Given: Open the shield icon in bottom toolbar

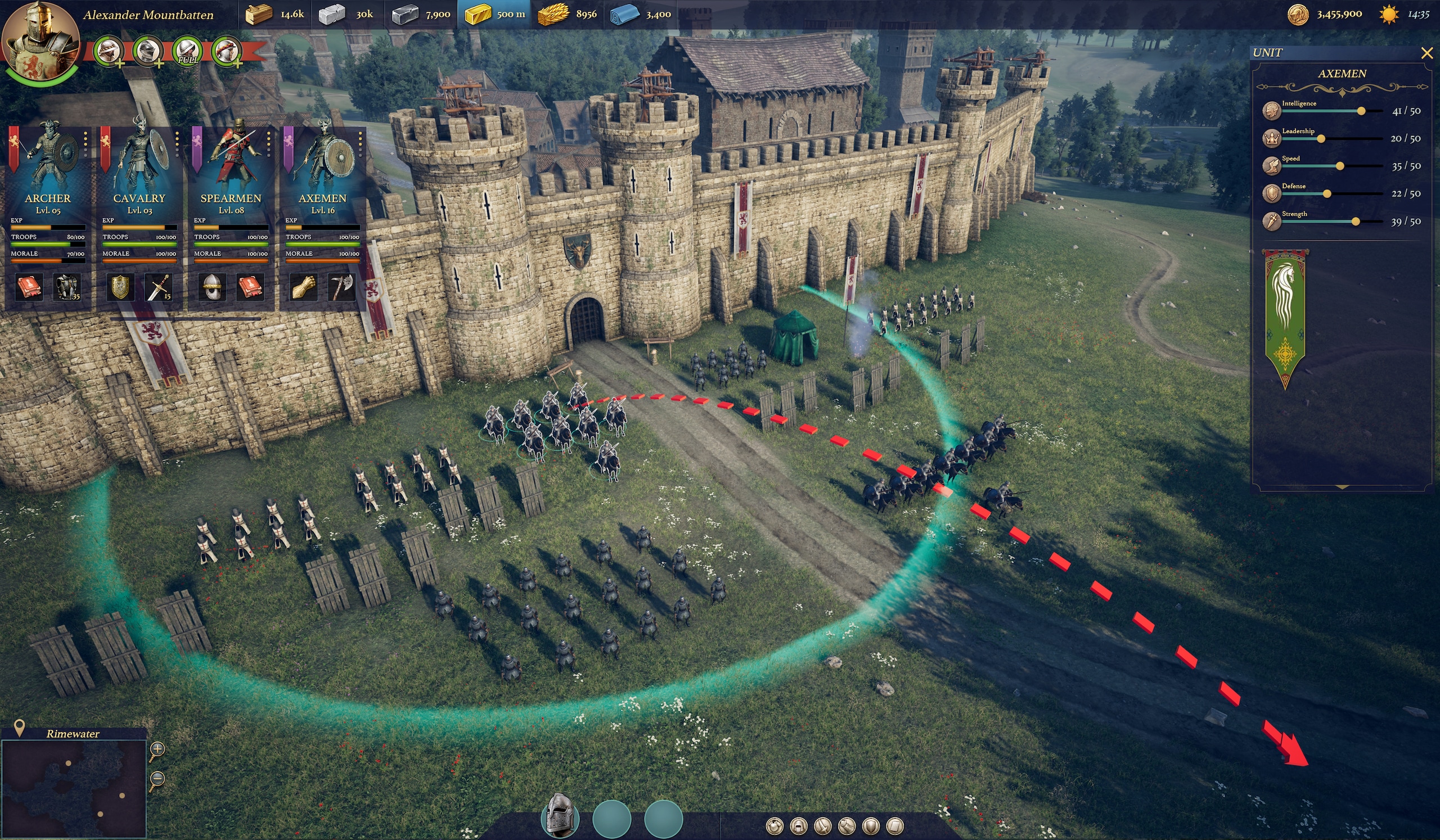Looking at the screenshot, I should [x=870, y=826].
